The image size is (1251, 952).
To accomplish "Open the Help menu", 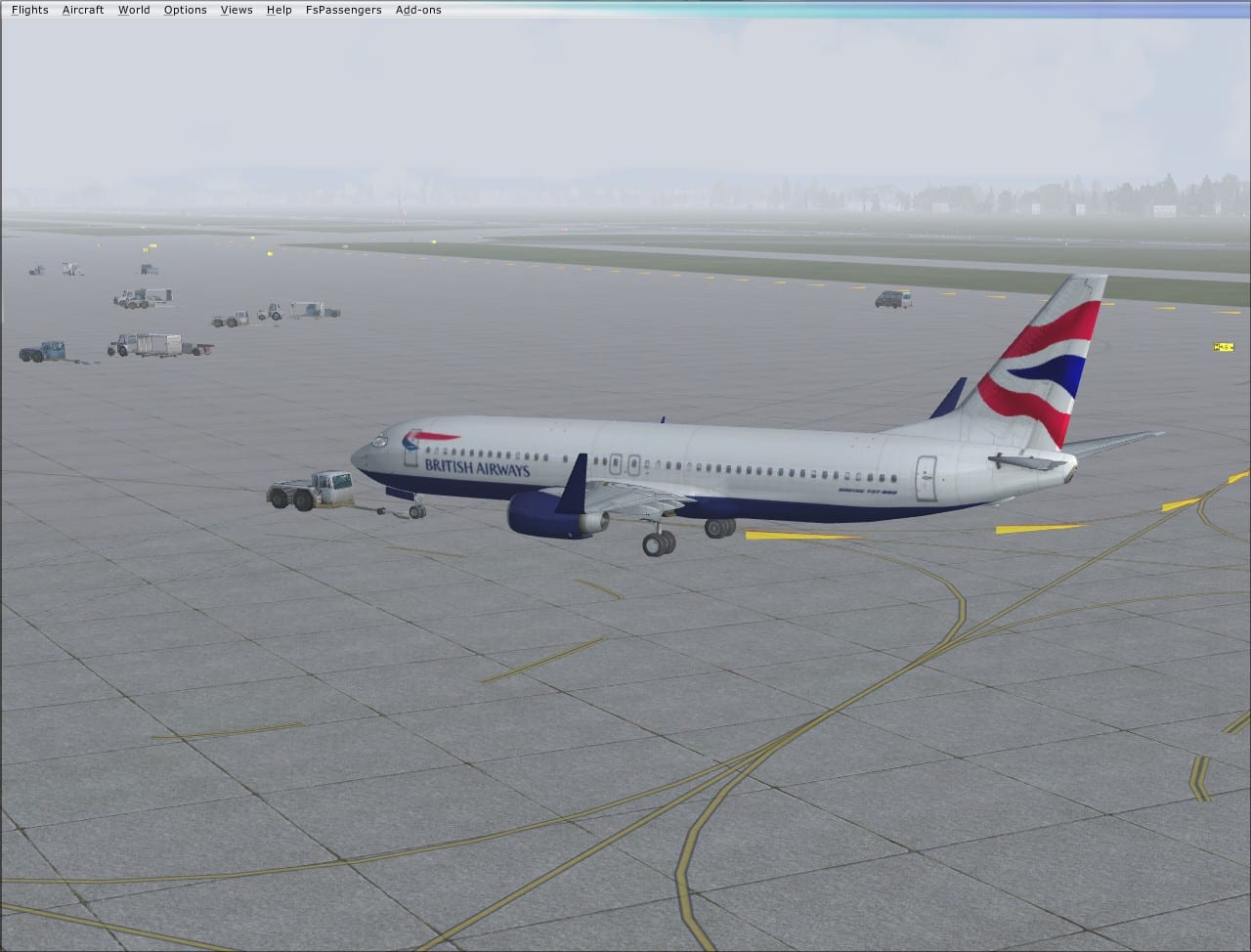I will [x=279, y=10].
